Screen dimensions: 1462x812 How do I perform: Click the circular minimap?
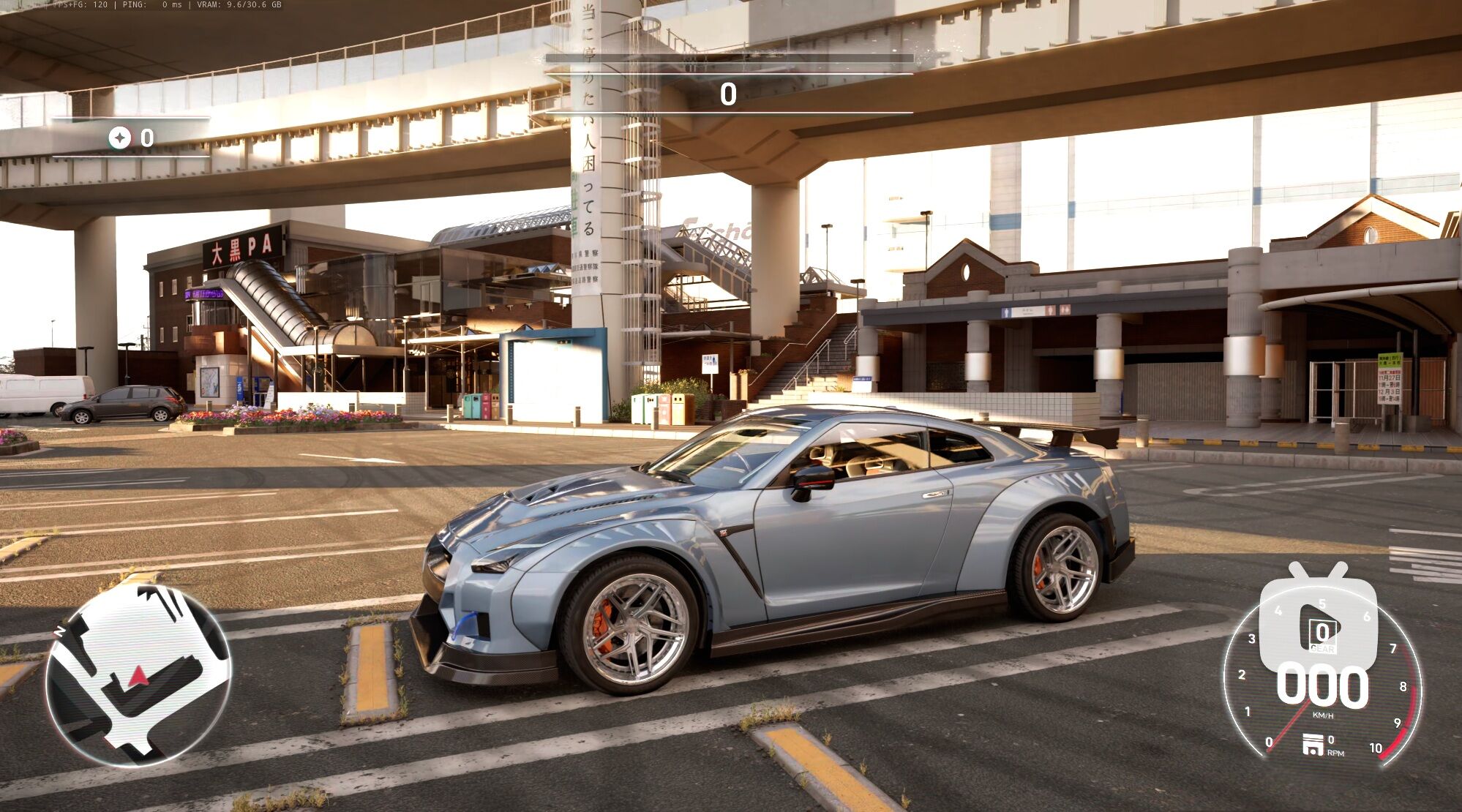(138, 674)
